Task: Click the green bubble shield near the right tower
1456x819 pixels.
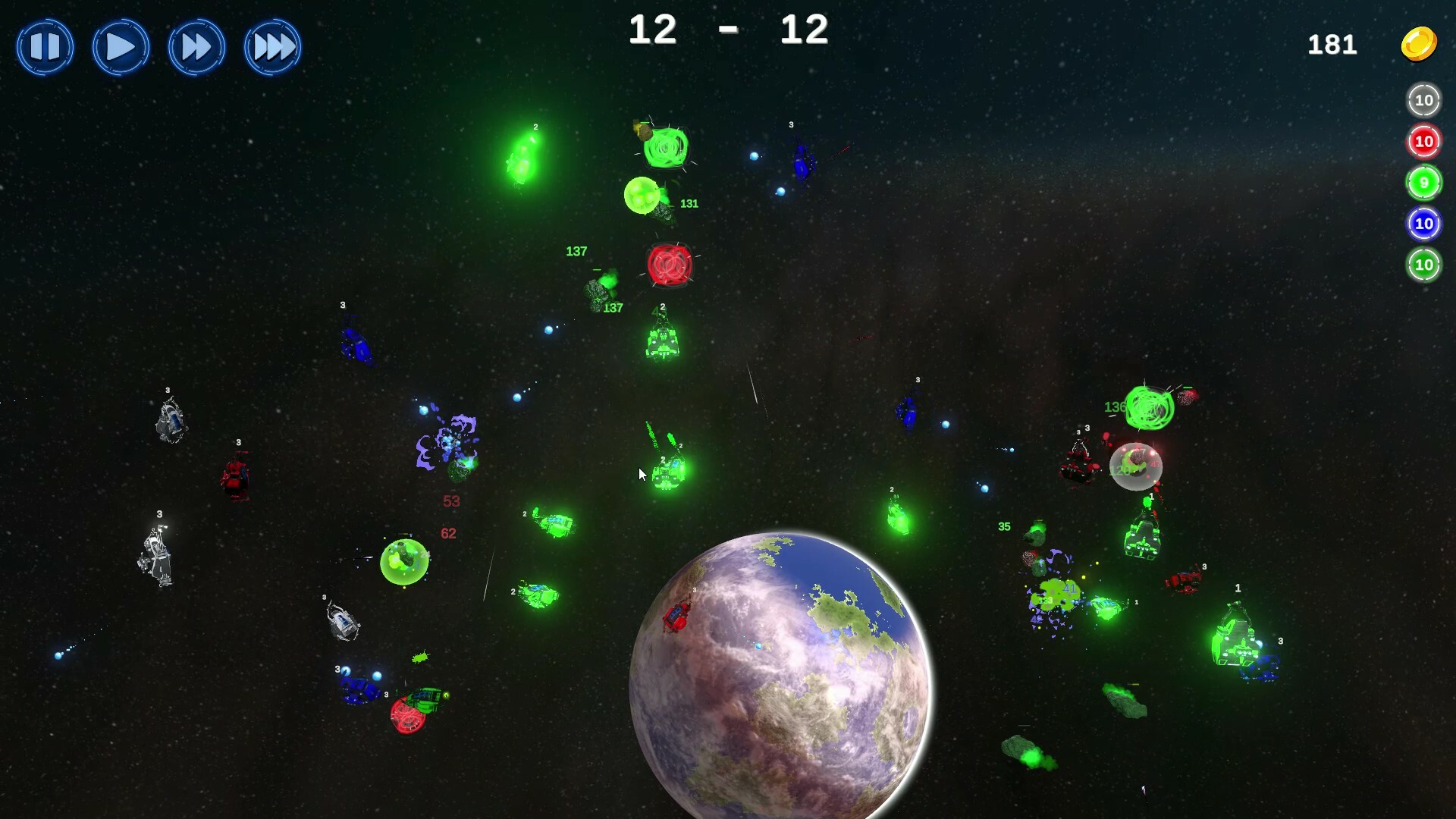Action: point(1136,466)
